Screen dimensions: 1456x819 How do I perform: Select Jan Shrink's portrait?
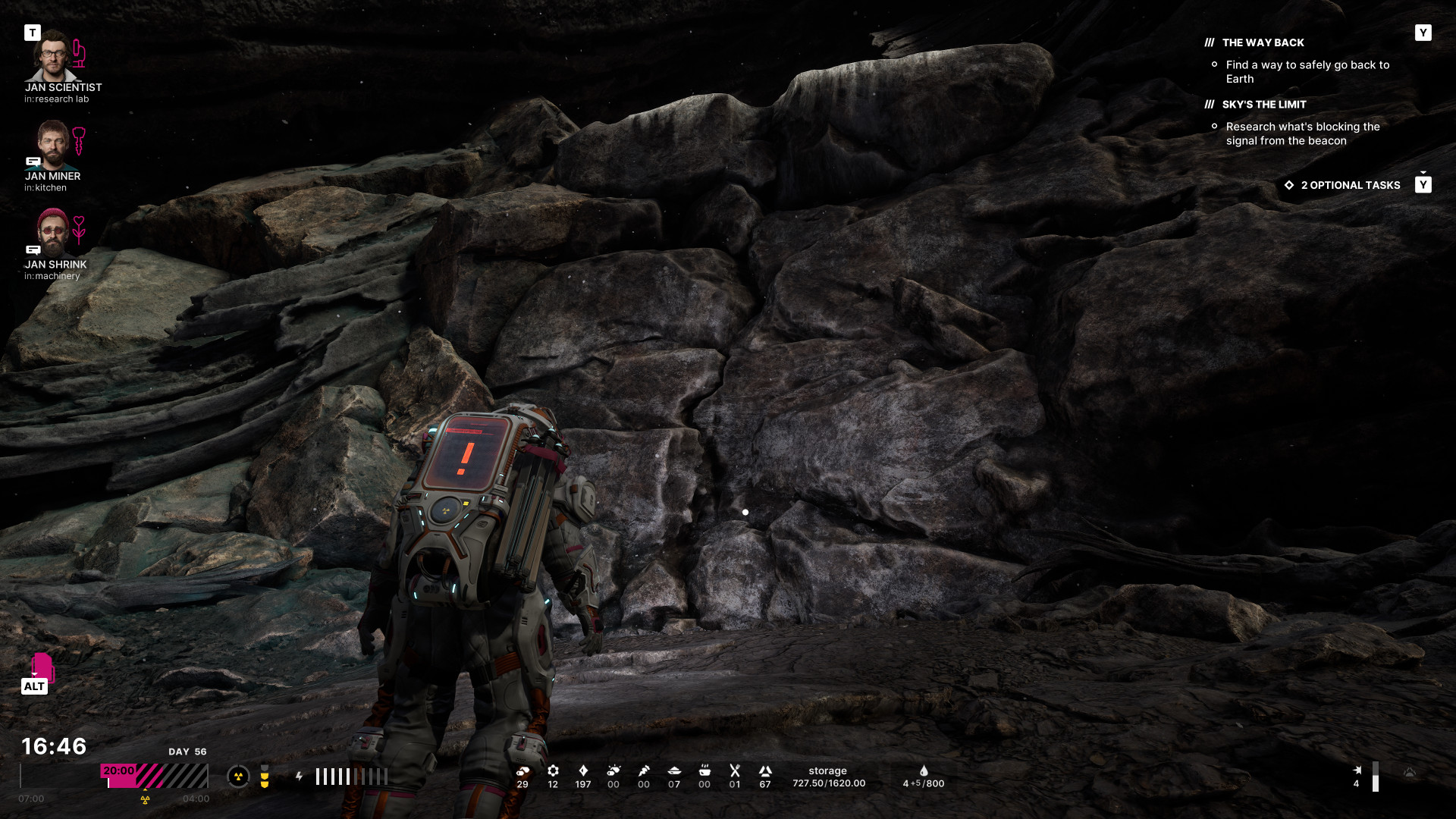point(52,233)
